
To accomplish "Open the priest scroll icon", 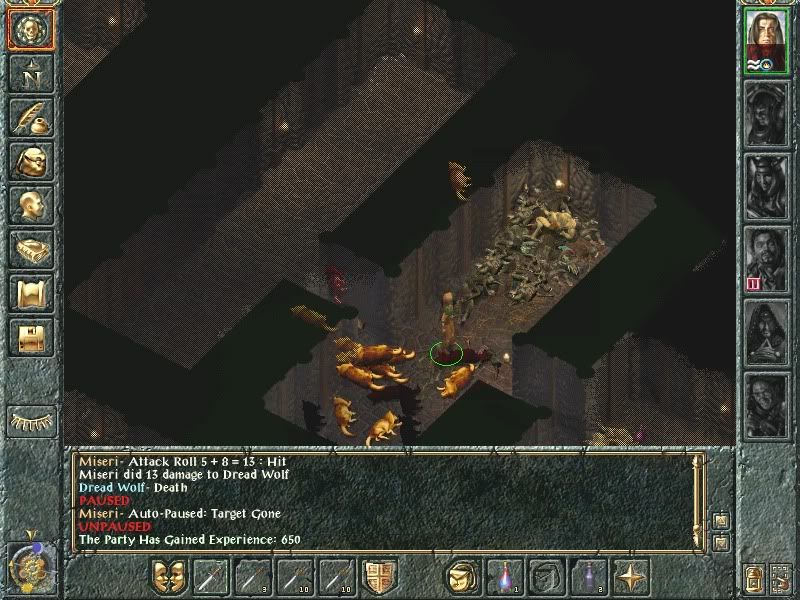I will pos(30,293).
